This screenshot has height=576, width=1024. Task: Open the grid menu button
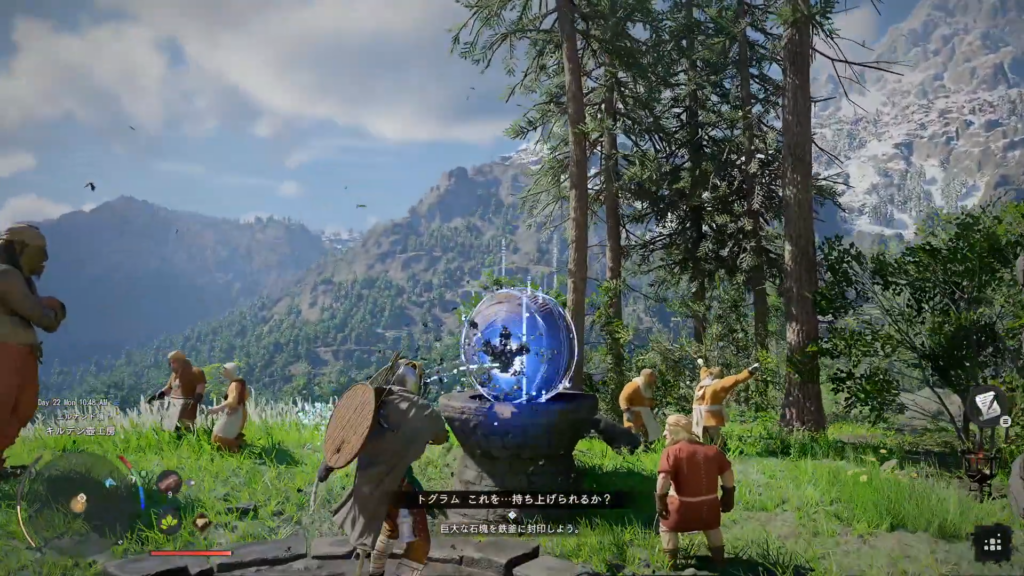(992, 543)
